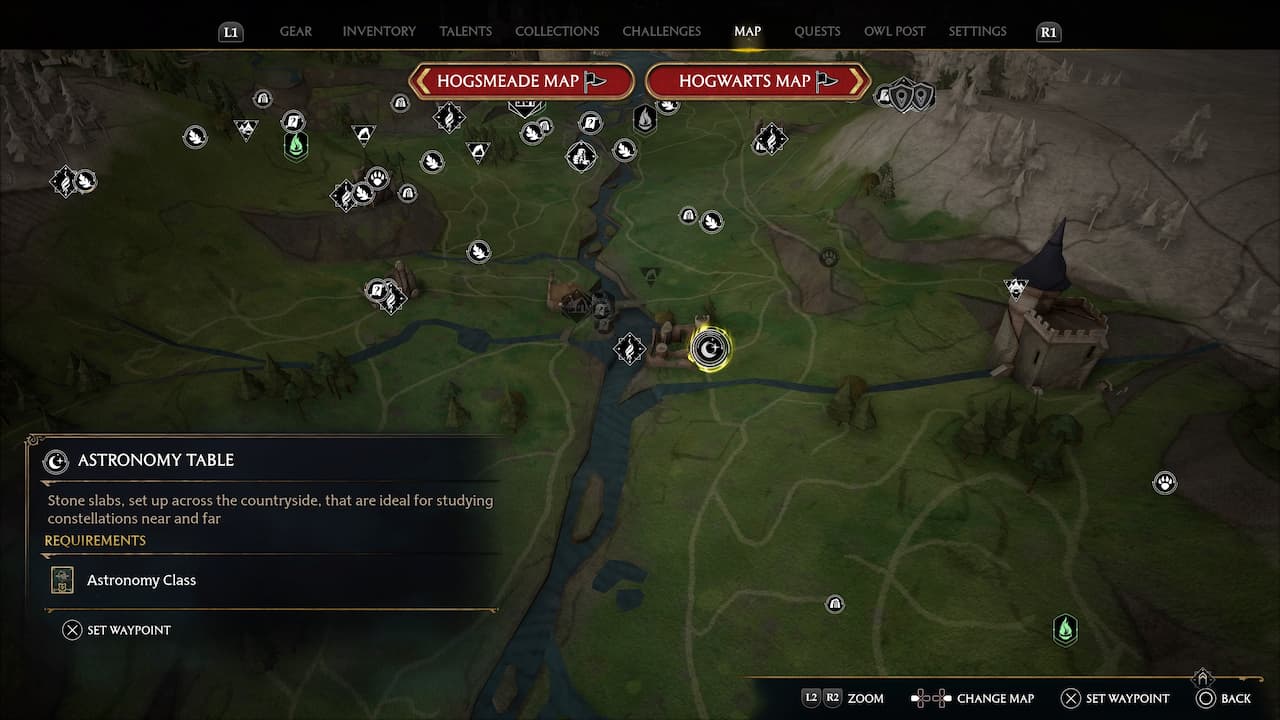Click the landing platform marker by the castle tower

(1013, 286)
